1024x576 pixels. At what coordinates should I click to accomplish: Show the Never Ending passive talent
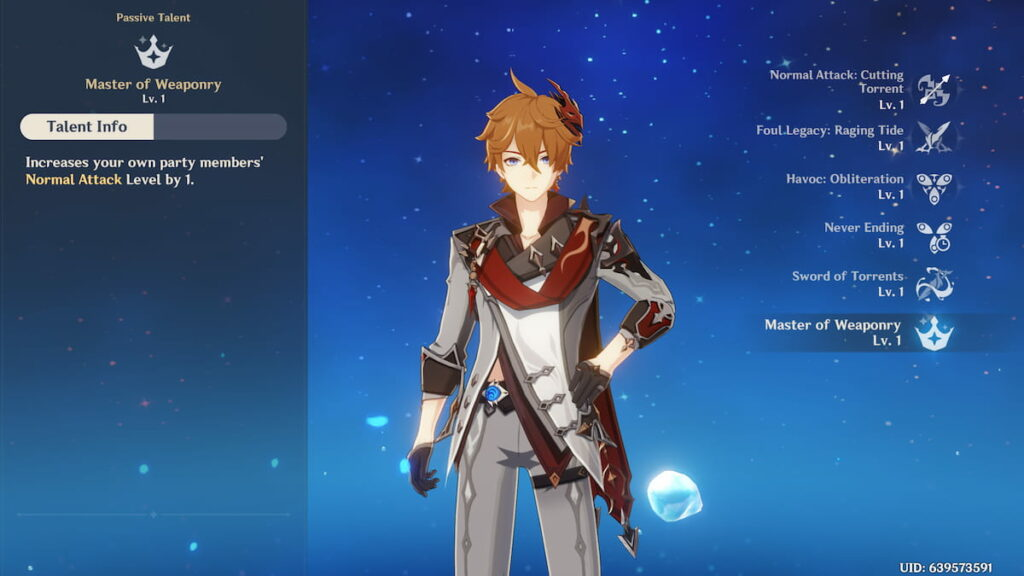click(x=934, y=235)
